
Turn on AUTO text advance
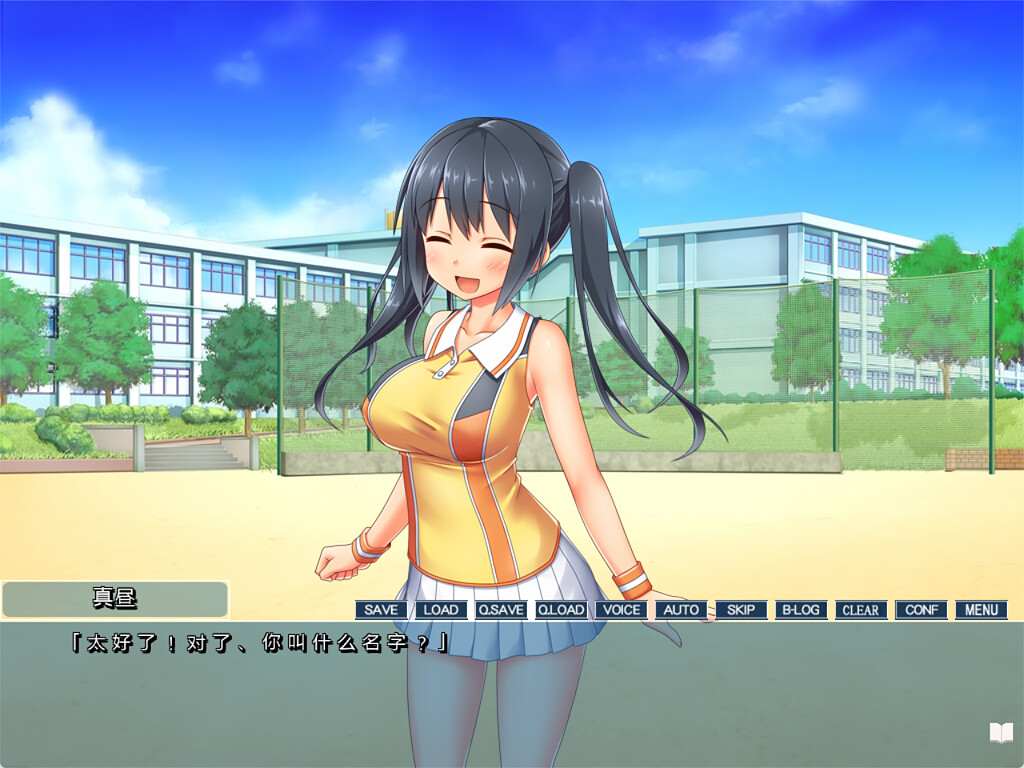(681, 610)
